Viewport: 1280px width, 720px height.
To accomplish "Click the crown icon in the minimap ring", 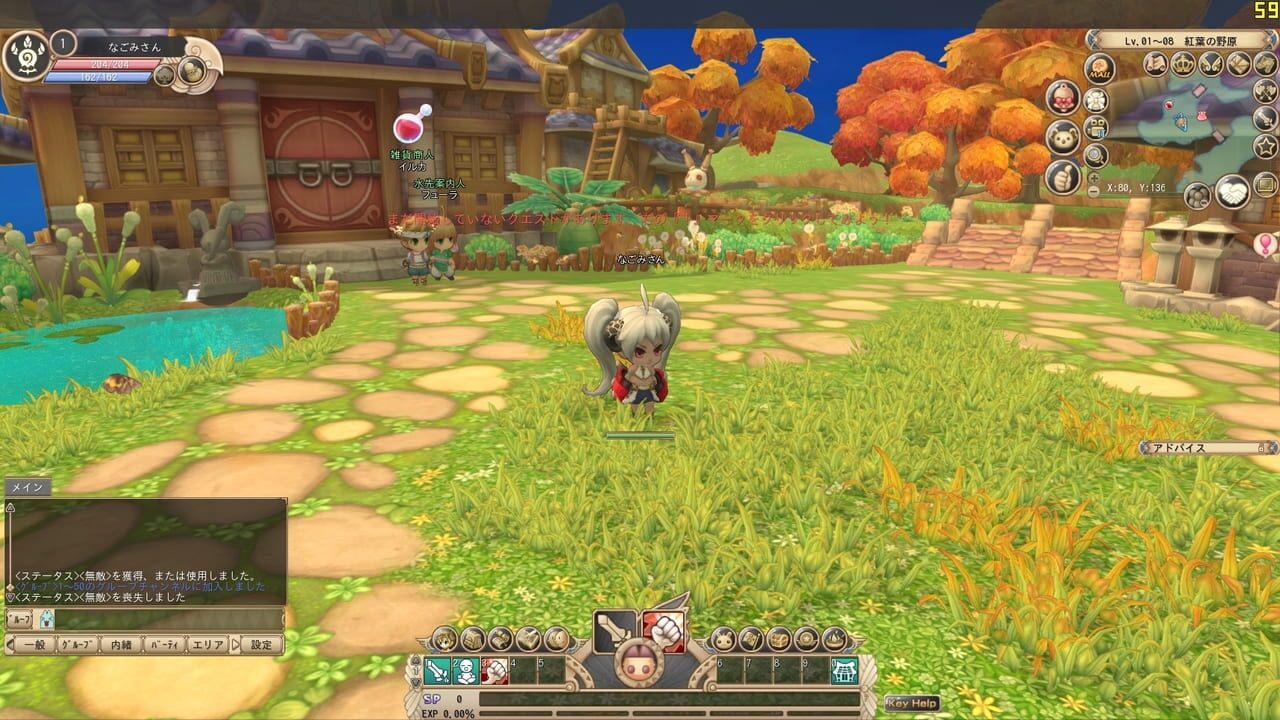I will [x=1182, y=63].
